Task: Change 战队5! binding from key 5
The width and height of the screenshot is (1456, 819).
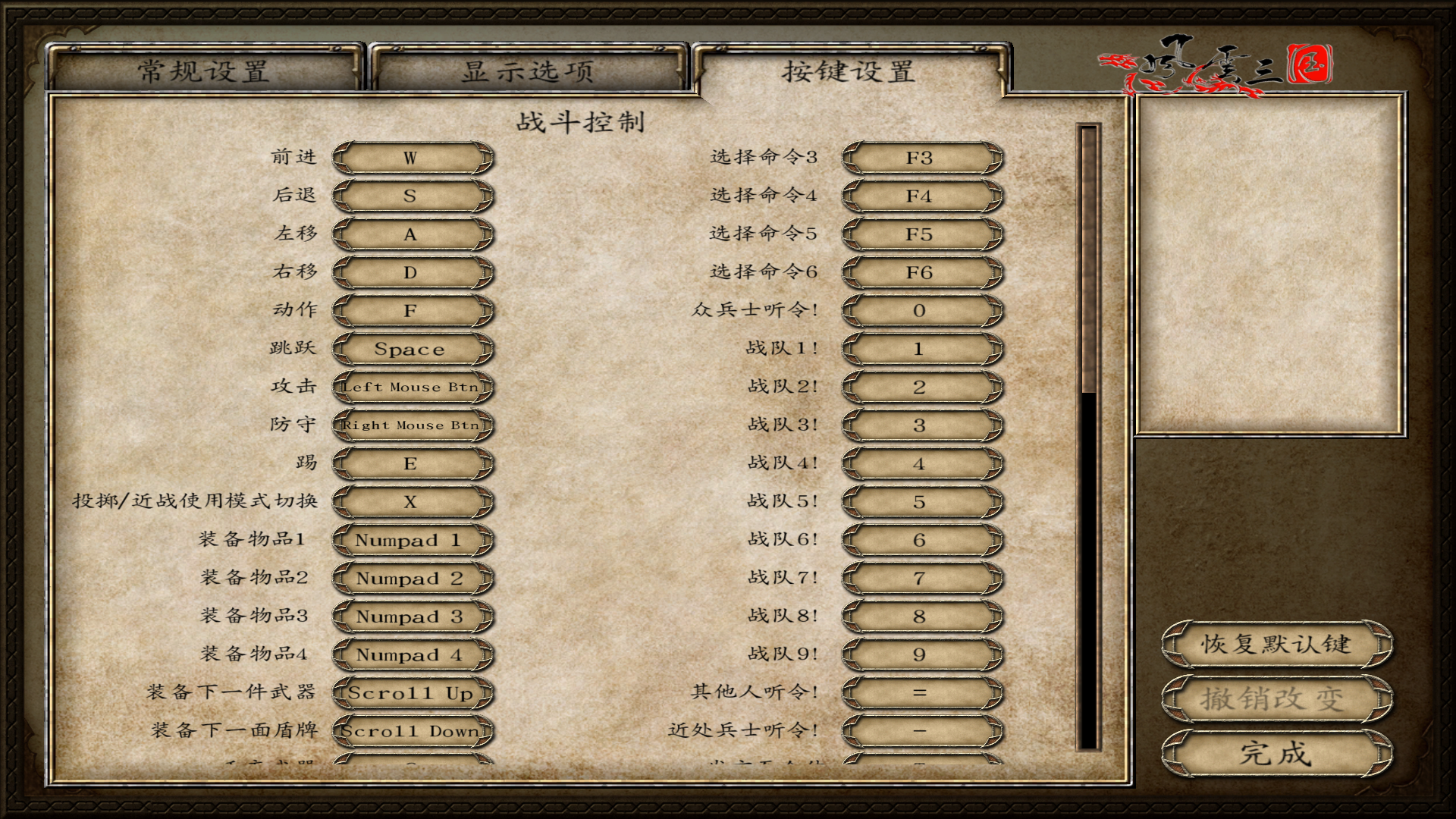Action: pyautogui.click(x=920, y=502)
